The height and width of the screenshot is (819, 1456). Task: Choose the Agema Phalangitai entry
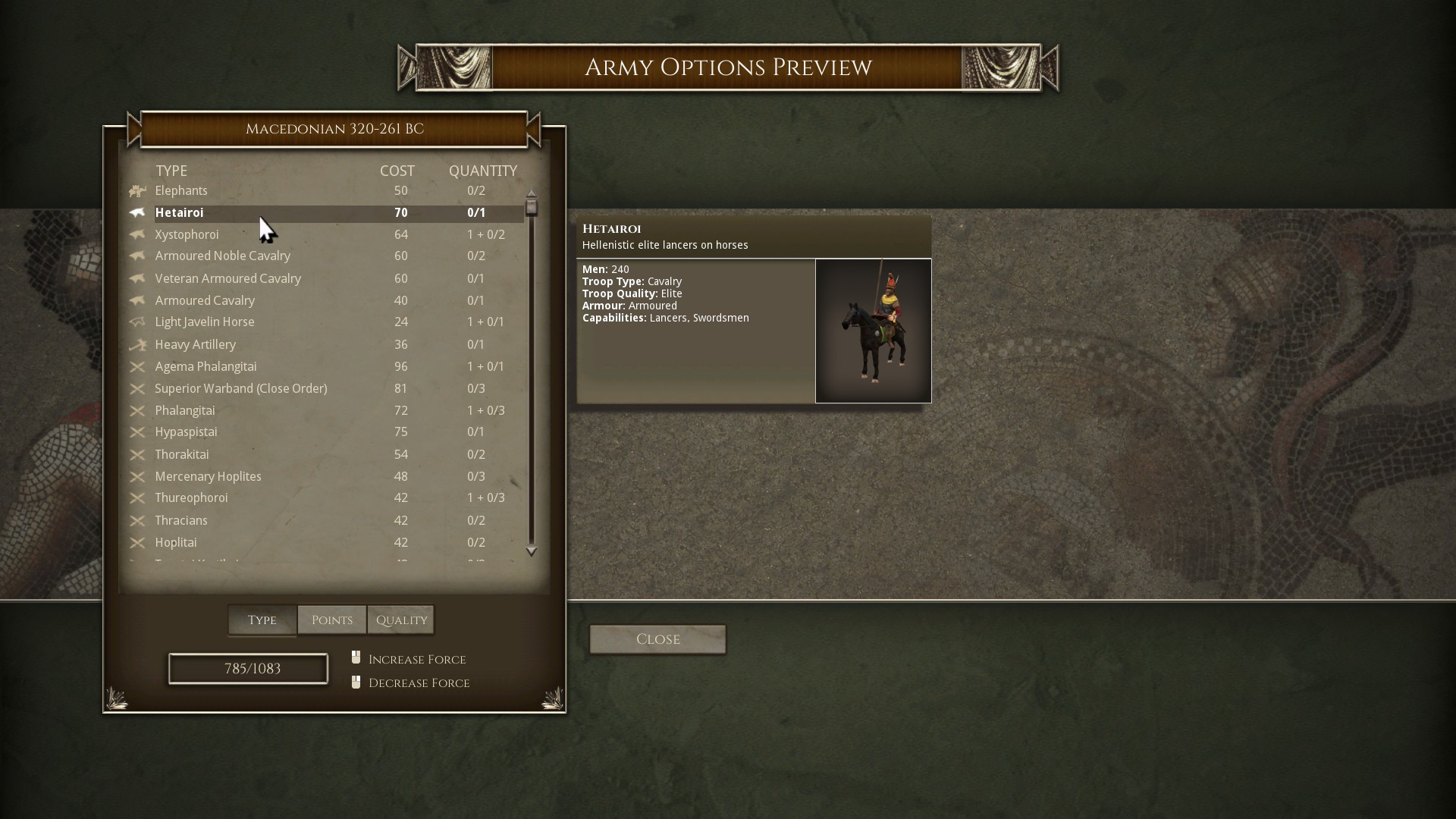(206, 367)
